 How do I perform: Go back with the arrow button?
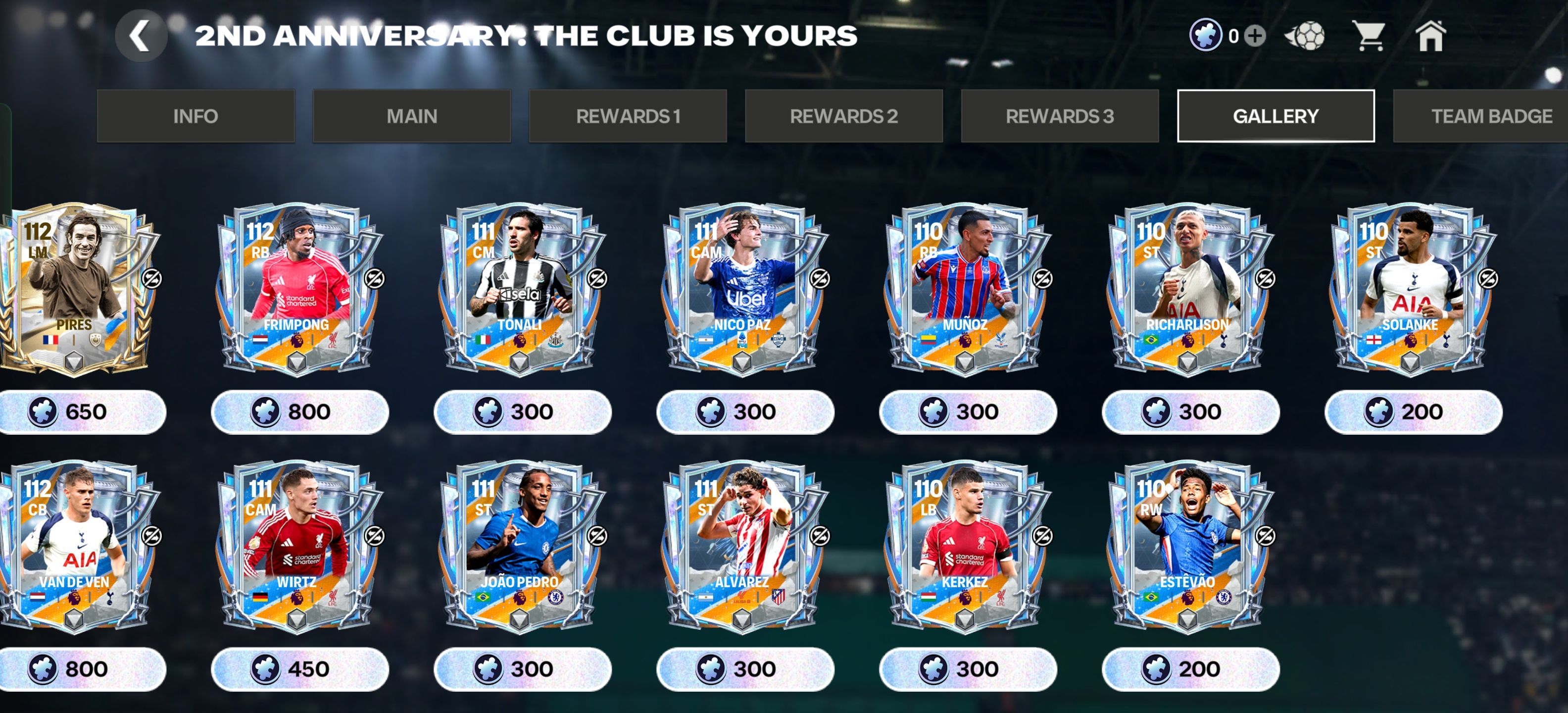click(141, 37)
